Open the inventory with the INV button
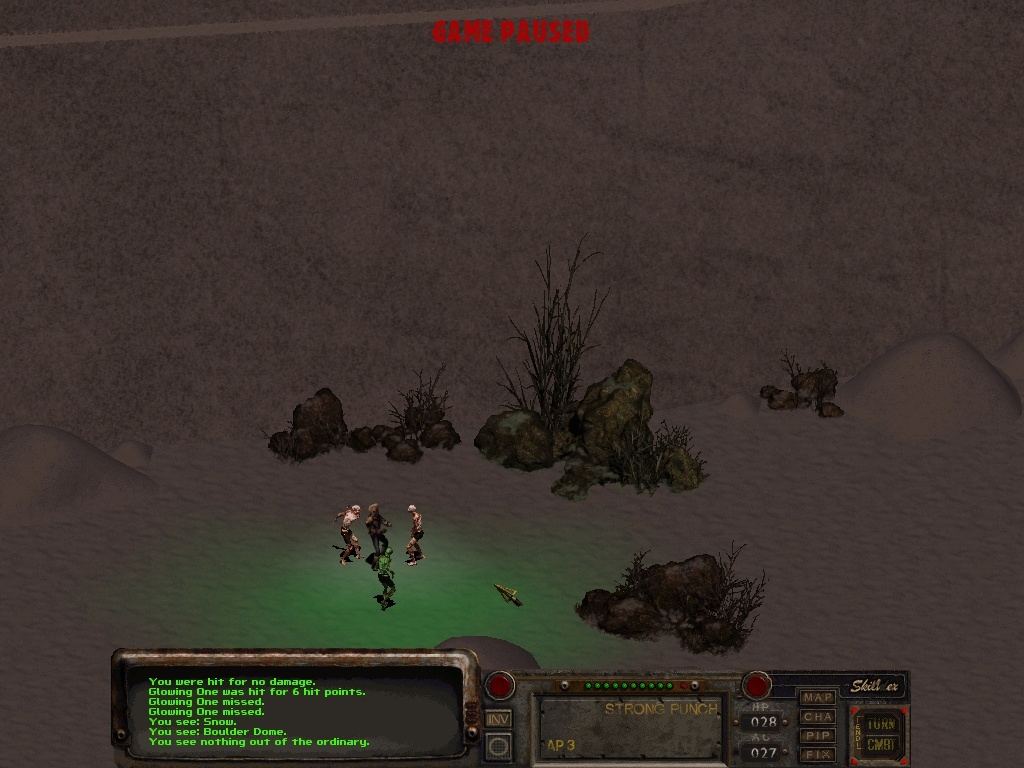Viewport: 1024px width, 768px height. (498, 718)
